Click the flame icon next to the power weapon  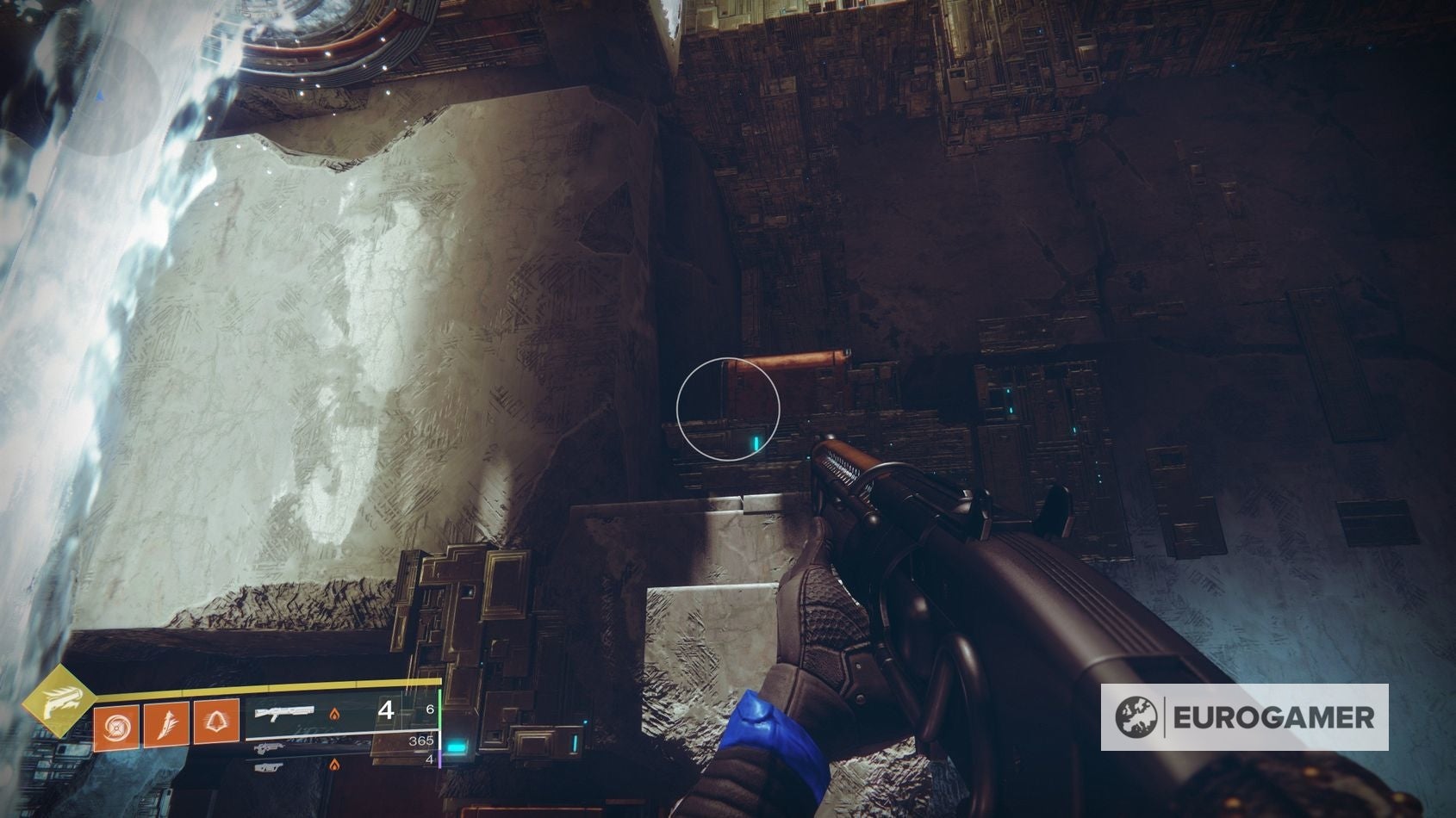coord(334,766)
